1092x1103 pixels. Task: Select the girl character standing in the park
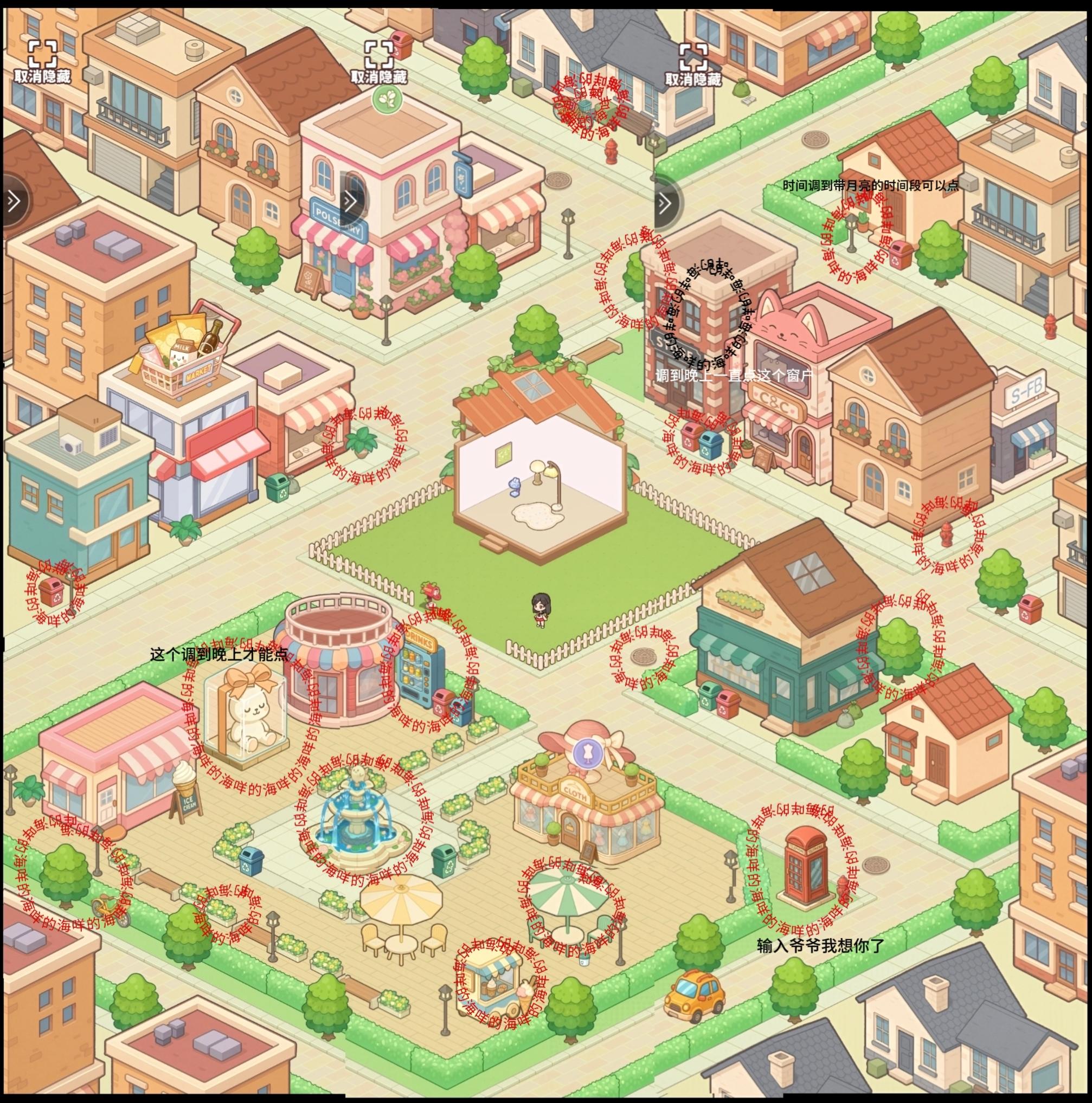[x=543, y=610]
